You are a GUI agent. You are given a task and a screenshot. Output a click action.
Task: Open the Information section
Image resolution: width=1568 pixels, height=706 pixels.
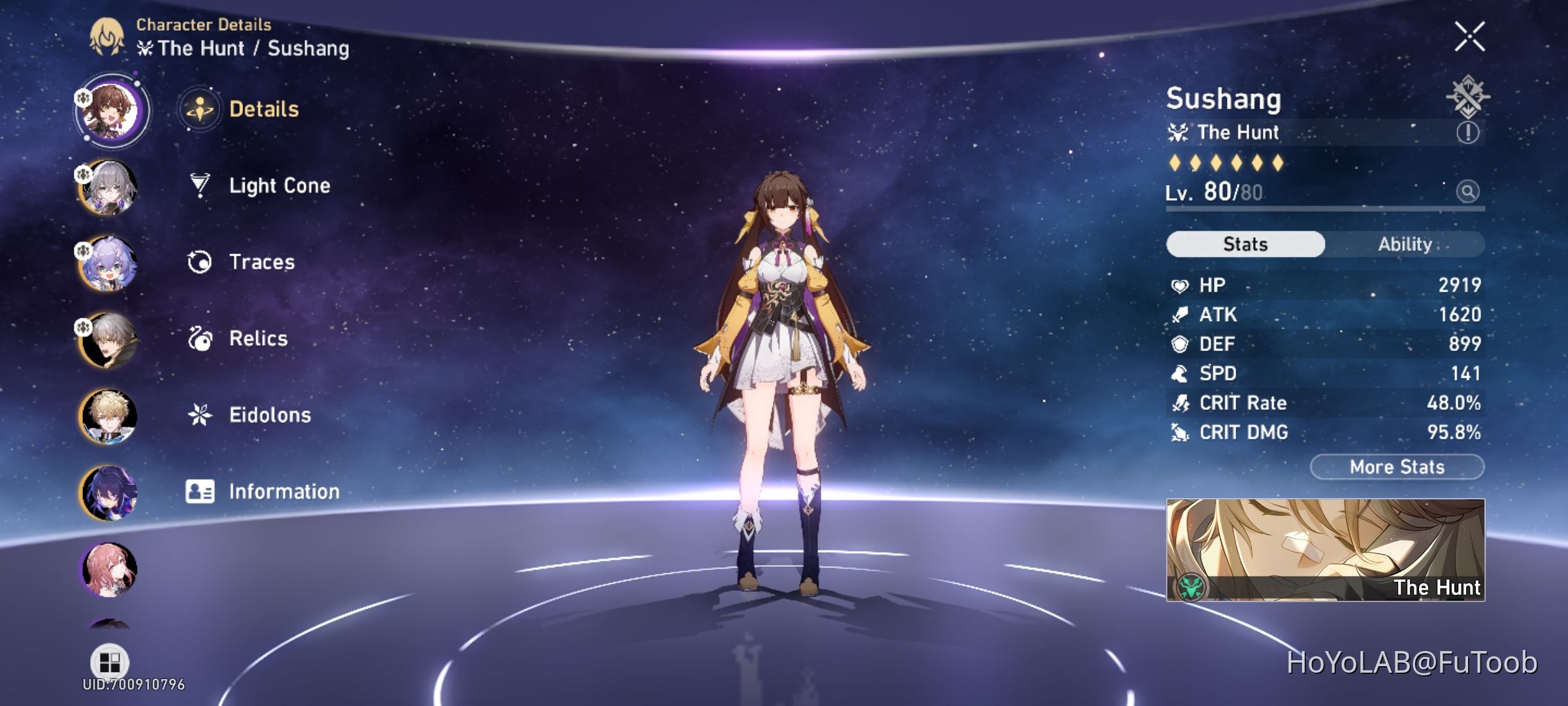283,491
